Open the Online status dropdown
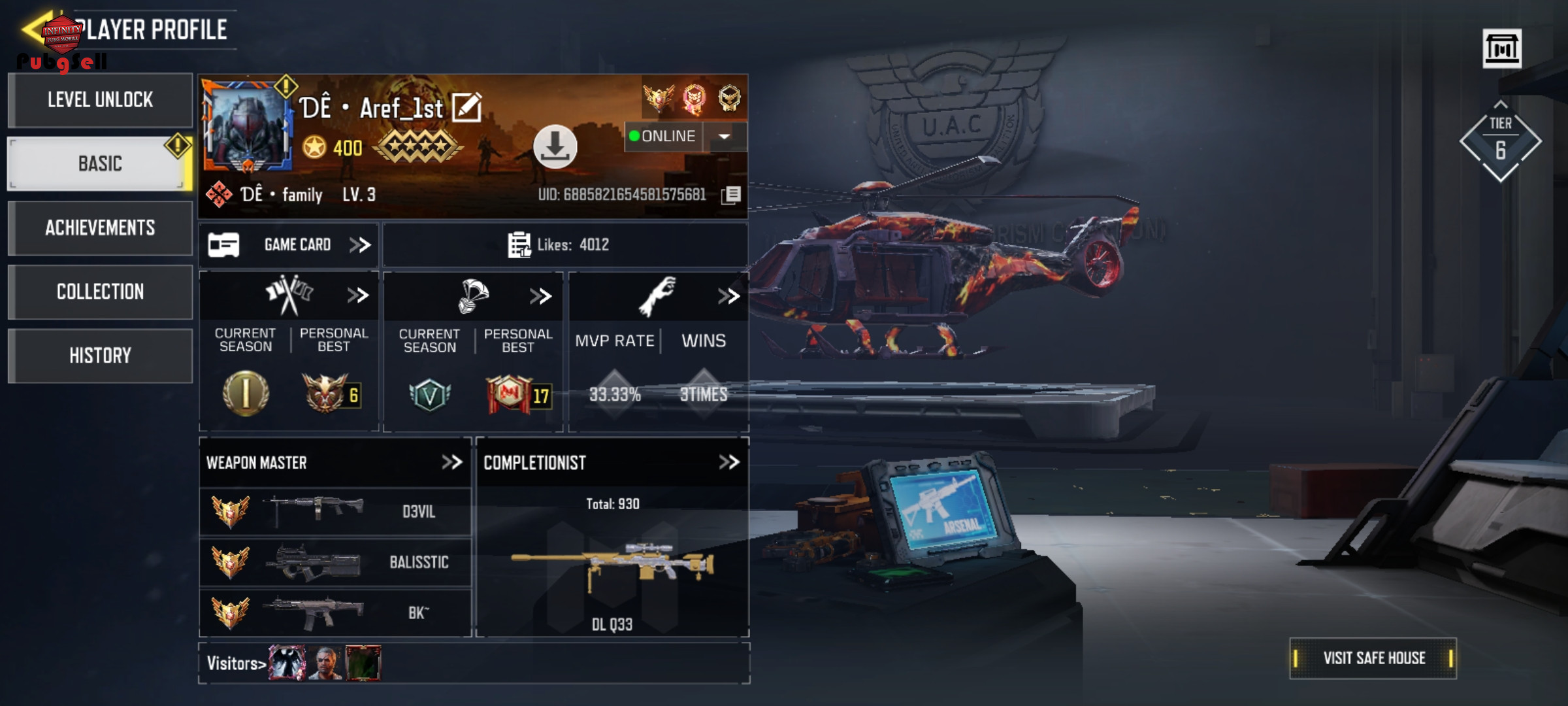 (724, 136)
